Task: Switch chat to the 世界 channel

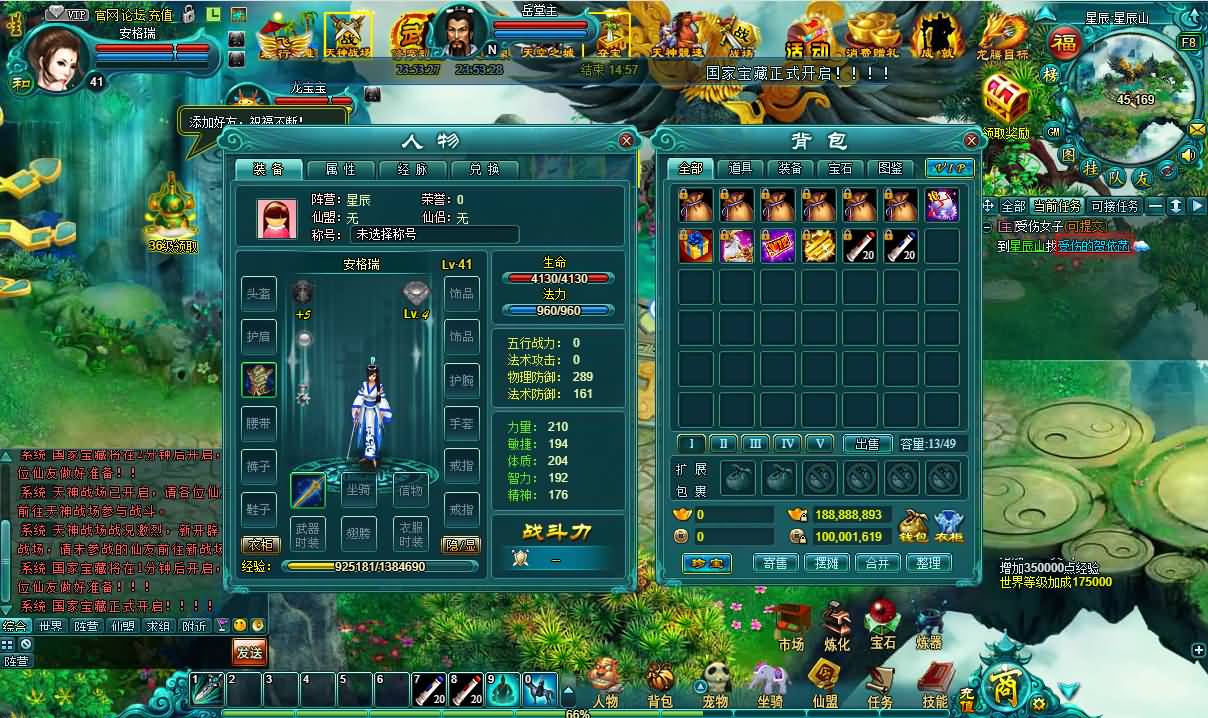Action: [50, 626]
